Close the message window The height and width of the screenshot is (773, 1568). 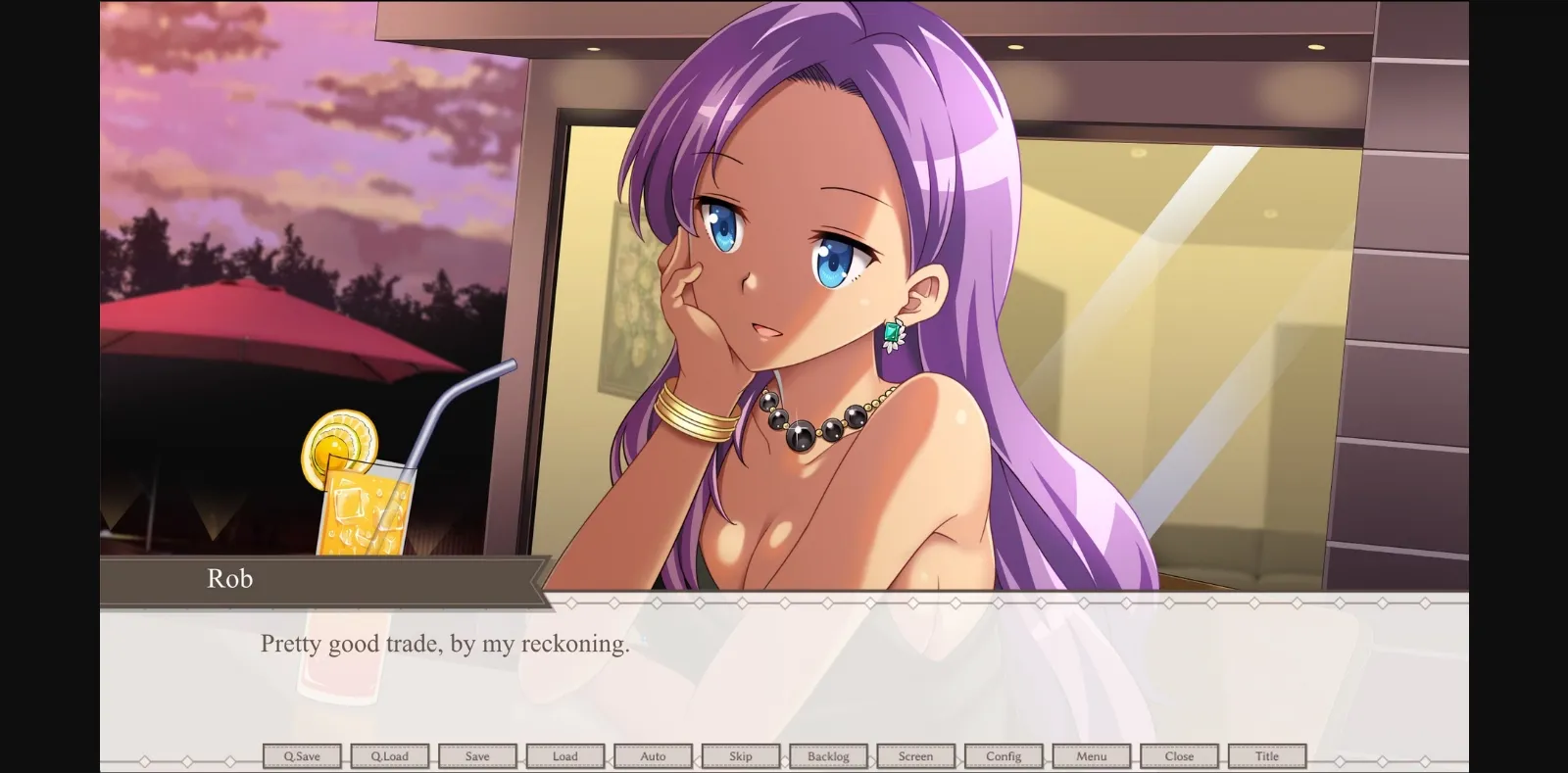click(1179, 755)
